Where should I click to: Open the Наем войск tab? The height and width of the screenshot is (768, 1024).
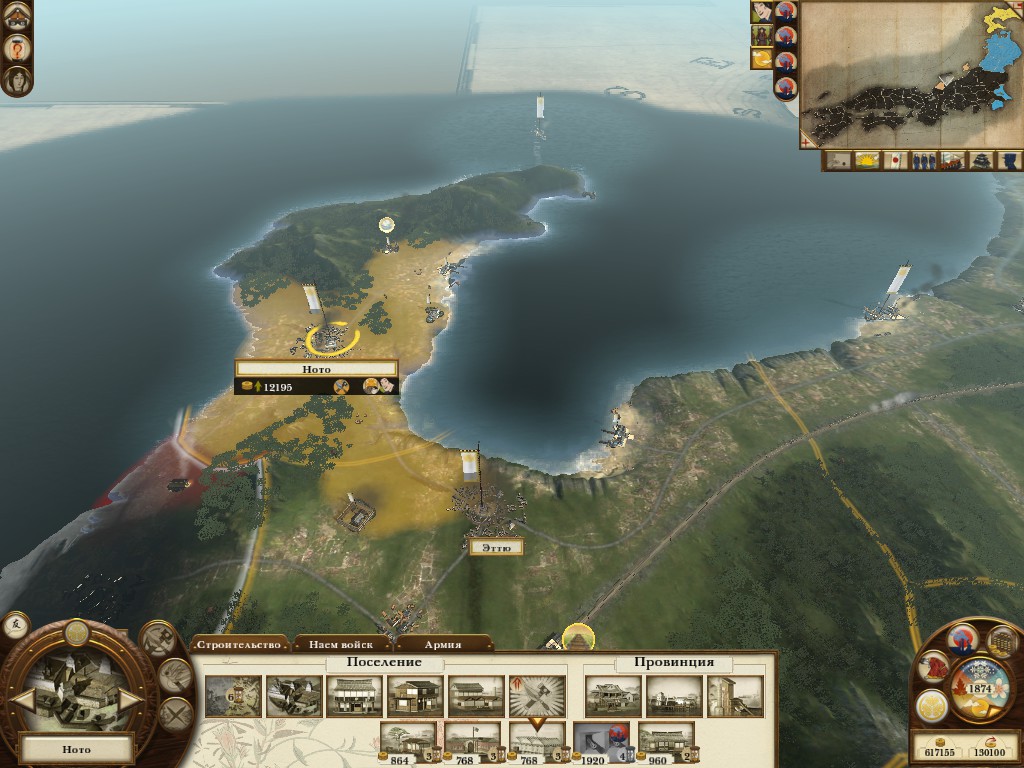point(341,645)
